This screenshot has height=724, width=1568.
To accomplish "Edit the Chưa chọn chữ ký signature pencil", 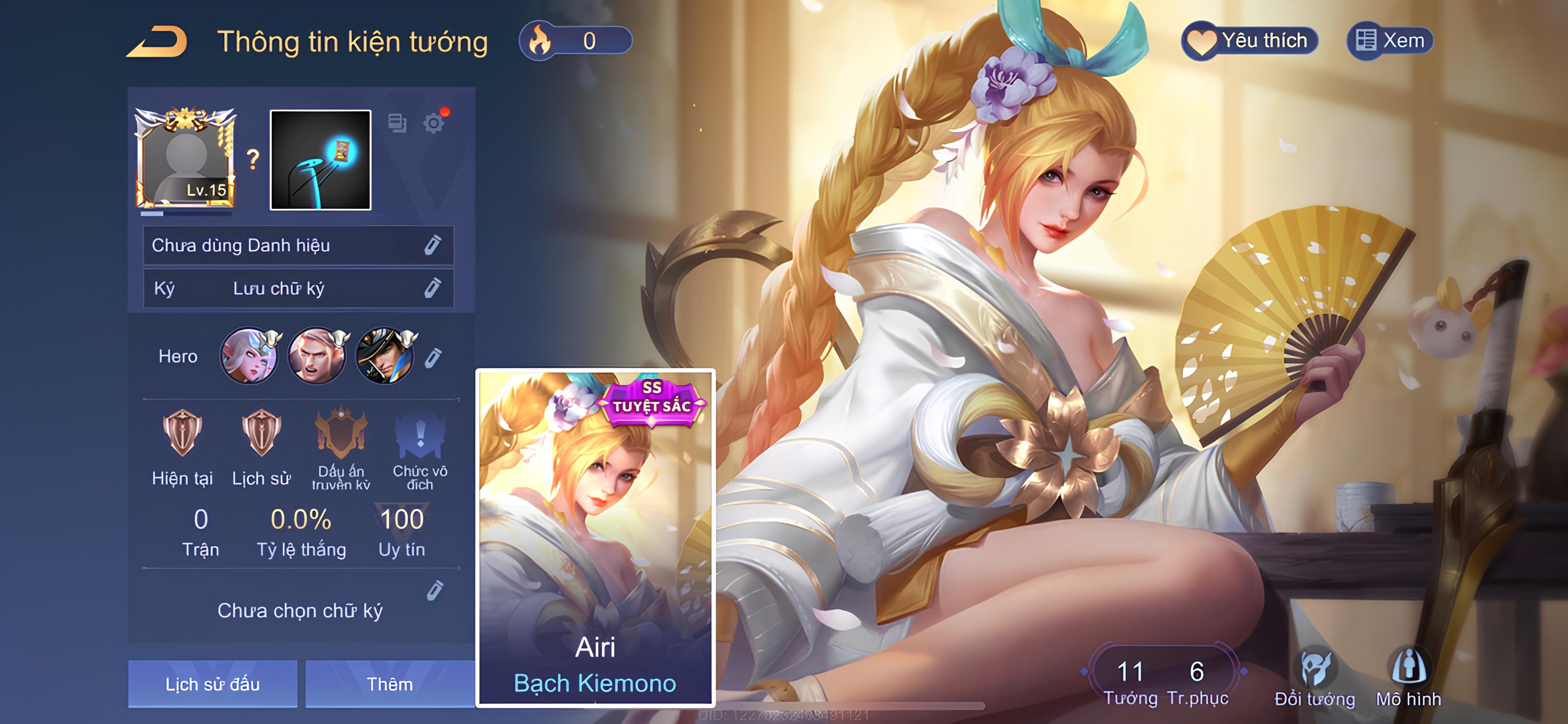I will click(435, 590).
